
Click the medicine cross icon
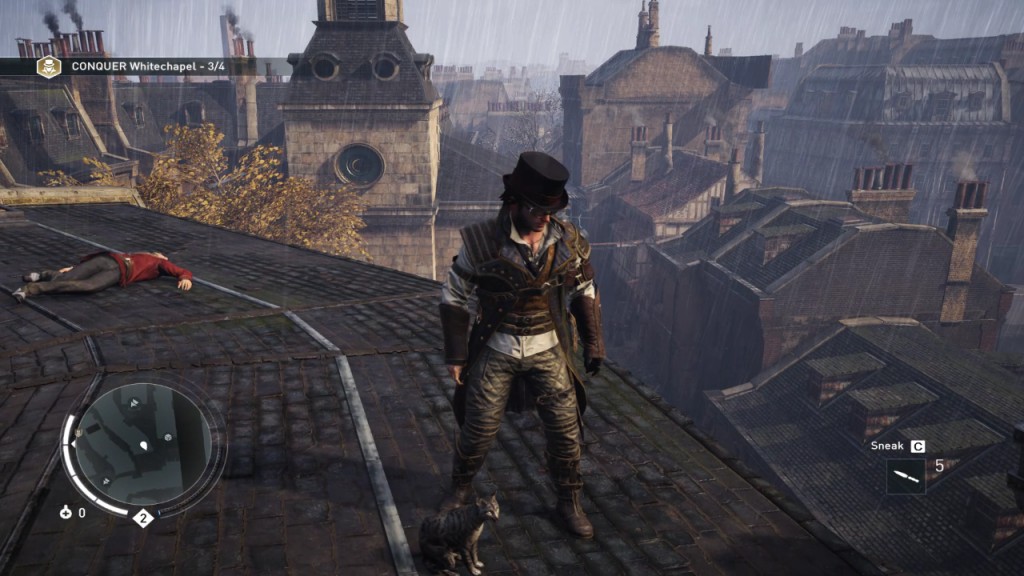pyautogui.click(x=66, y=513)
